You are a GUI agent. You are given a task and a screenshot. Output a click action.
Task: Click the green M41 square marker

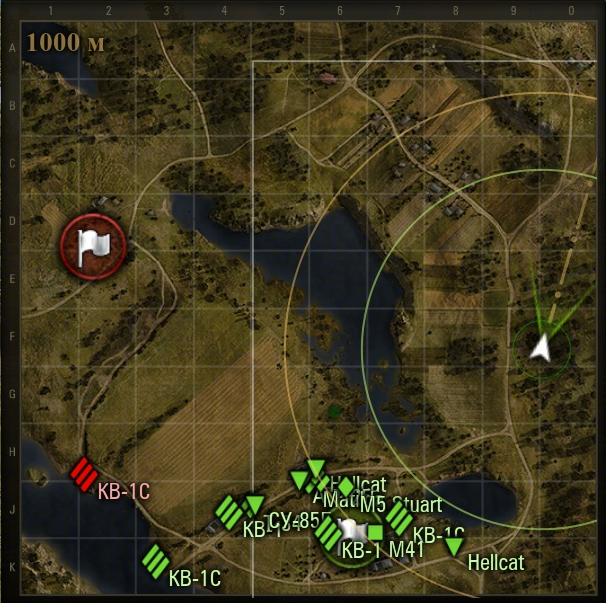[376, 532]
